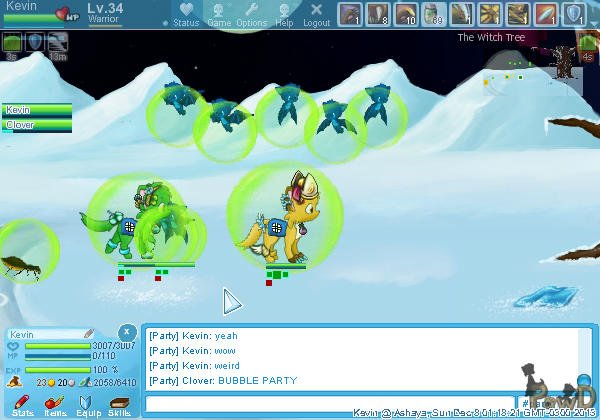Open the Help menu
Screen dimensions: 600x420
point(284,14)
